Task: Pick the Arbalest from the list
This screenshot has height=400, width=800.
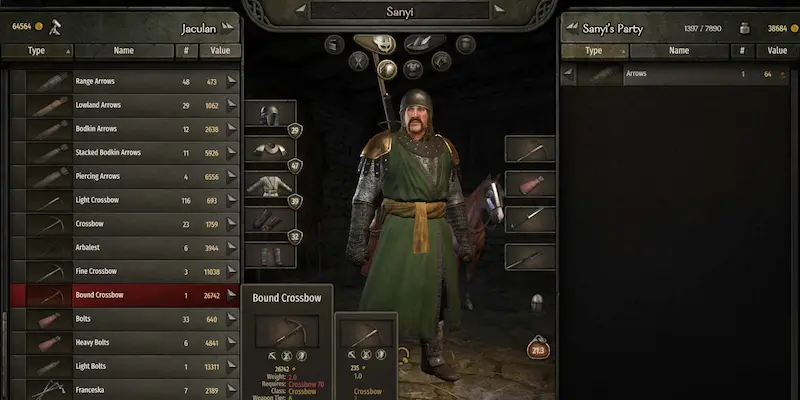Action: pos(120,248)
